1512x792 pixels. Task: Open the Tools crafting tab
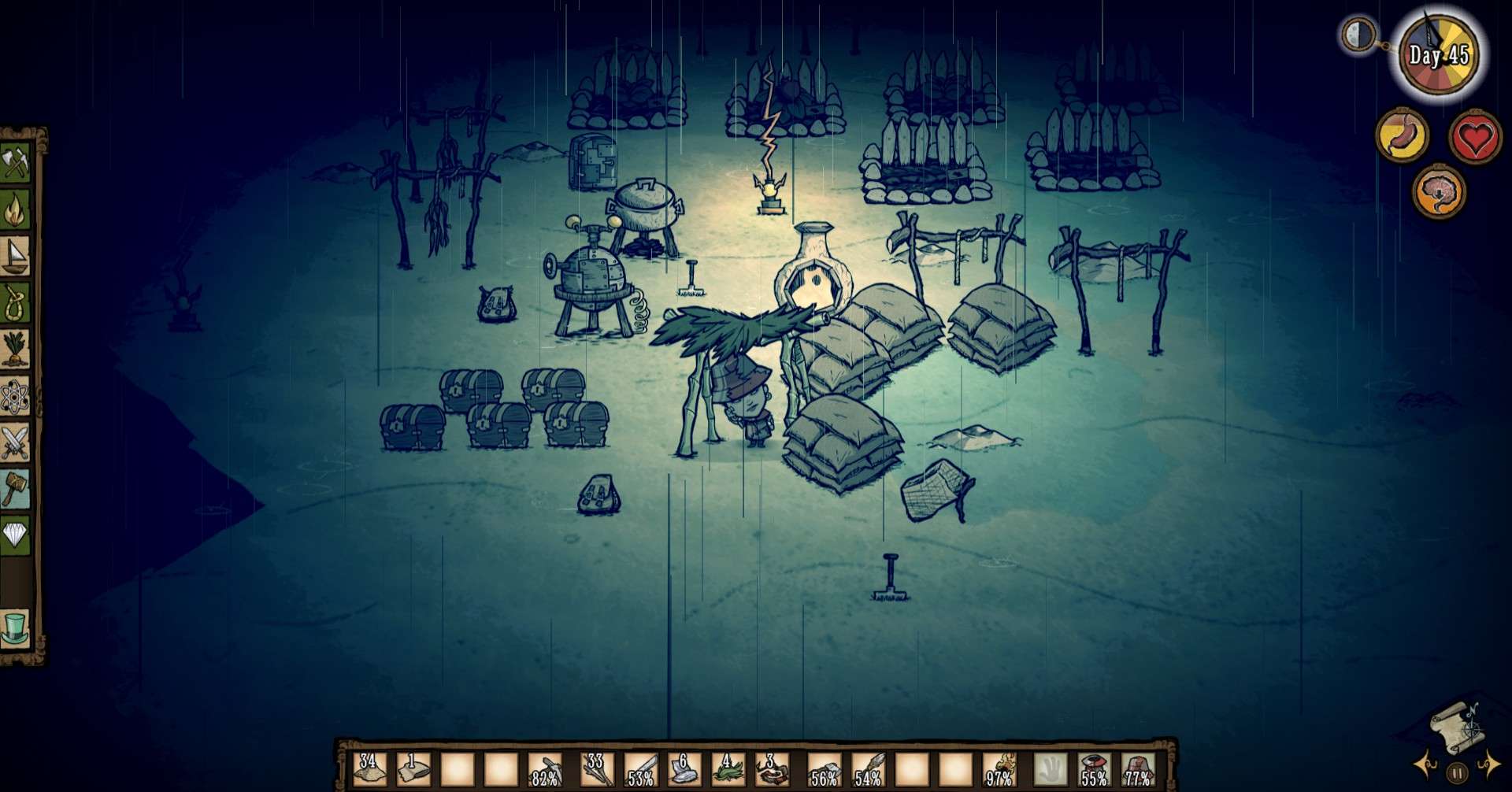pyautogui.click(x=15, y=165)
